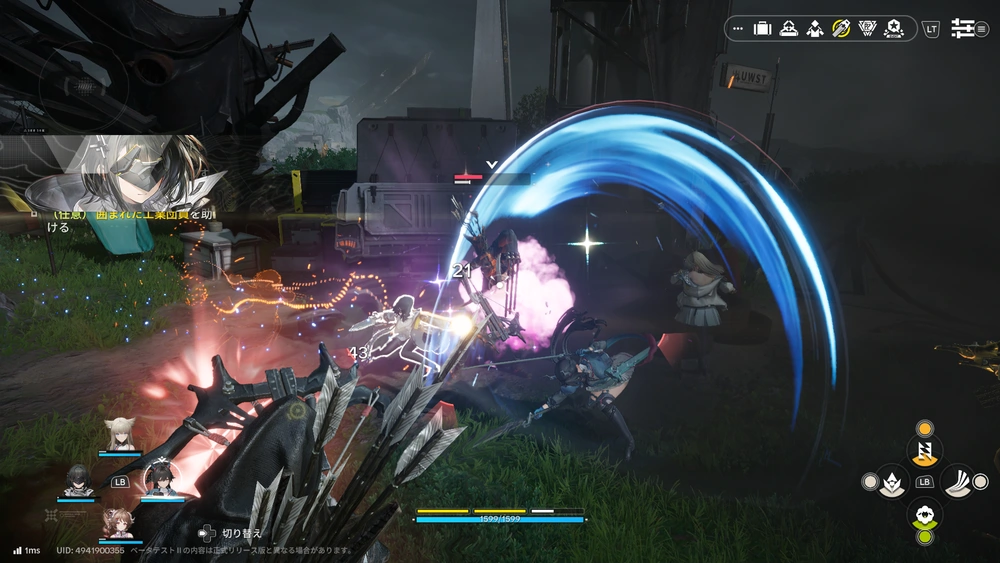This screenshot has width=1000, height=563.
Task: Select the yellow highlighted ticket icon
Action: pos(841,29)
